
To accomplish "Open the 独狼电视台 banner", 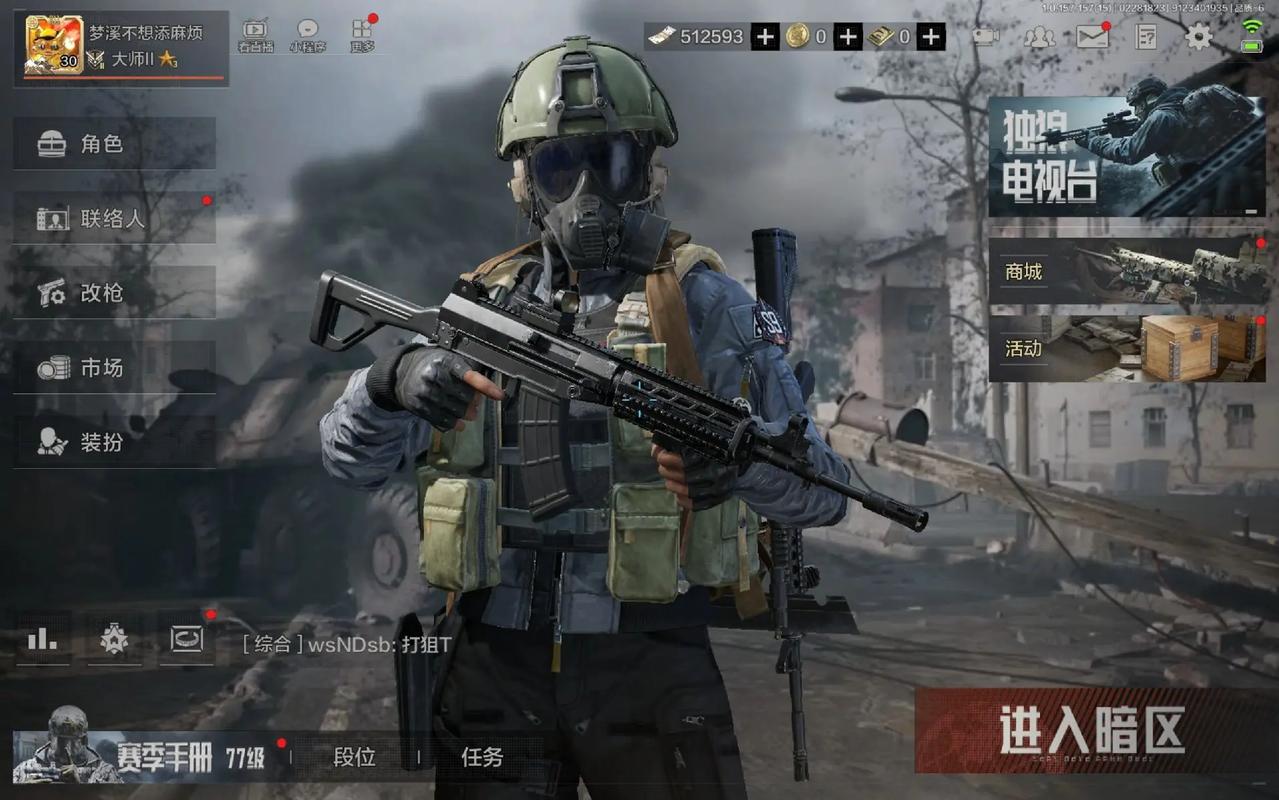I will [1126, 157].
